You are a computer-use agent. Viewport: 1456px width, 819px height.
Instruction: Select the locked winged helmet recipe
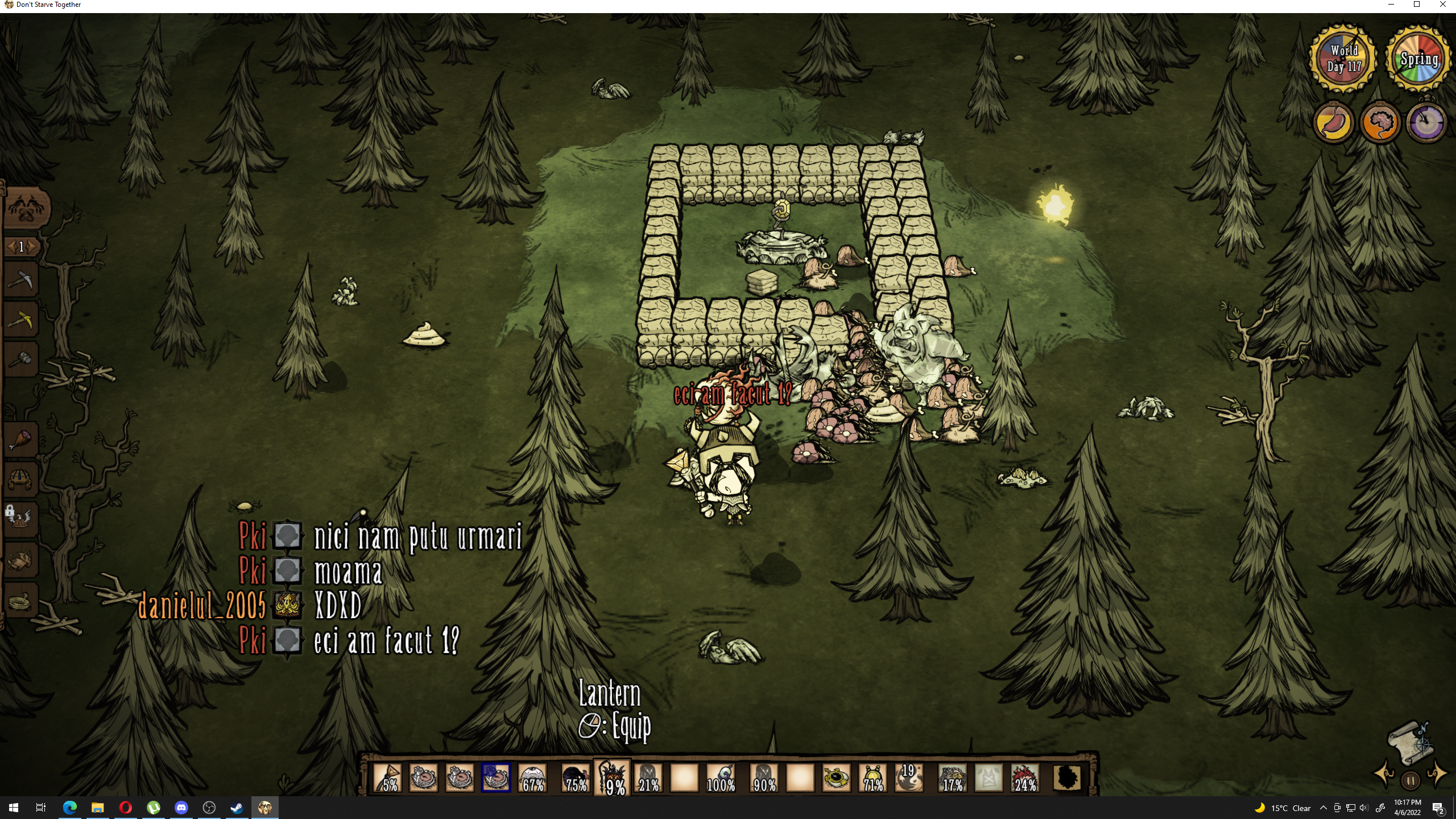click(x=21, y=519)
